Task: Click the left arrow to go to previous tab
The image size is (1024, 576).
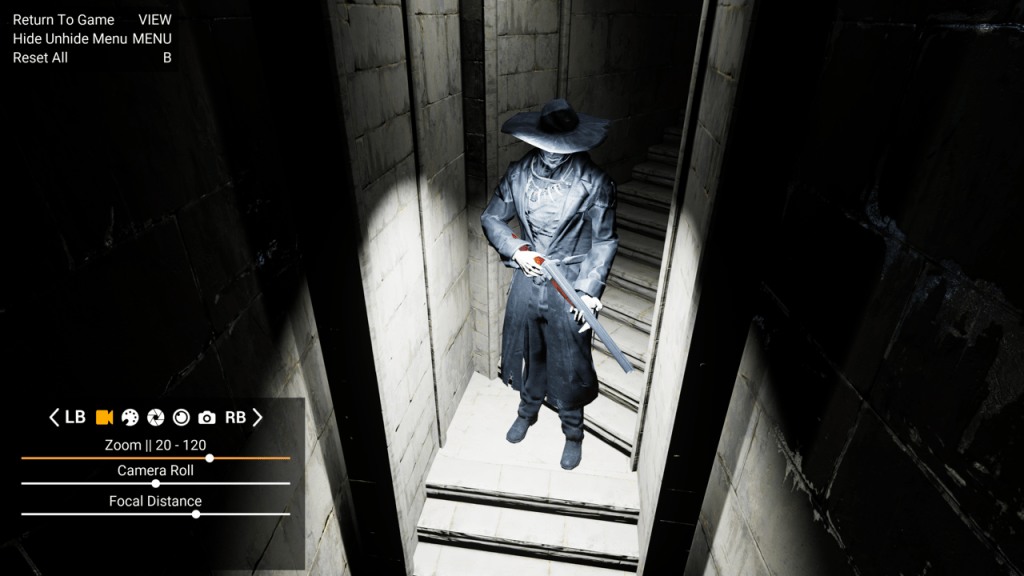Action: 54,417
